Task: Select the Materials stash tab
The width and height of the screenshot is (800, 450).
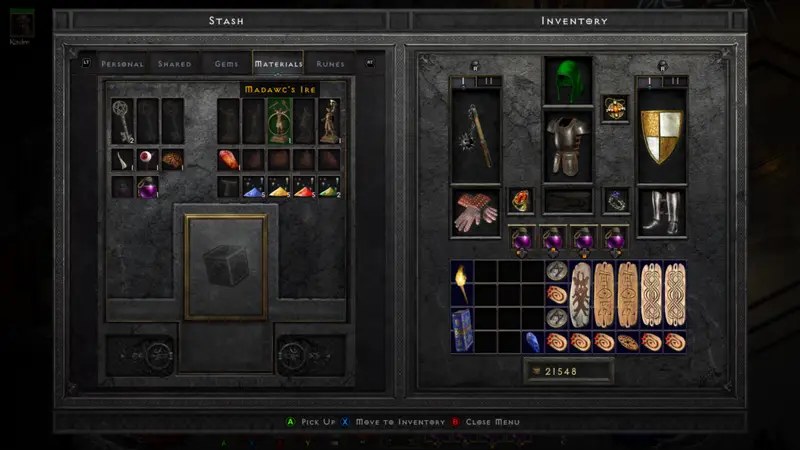Action: pyautogui.click(x=278, y=64)
